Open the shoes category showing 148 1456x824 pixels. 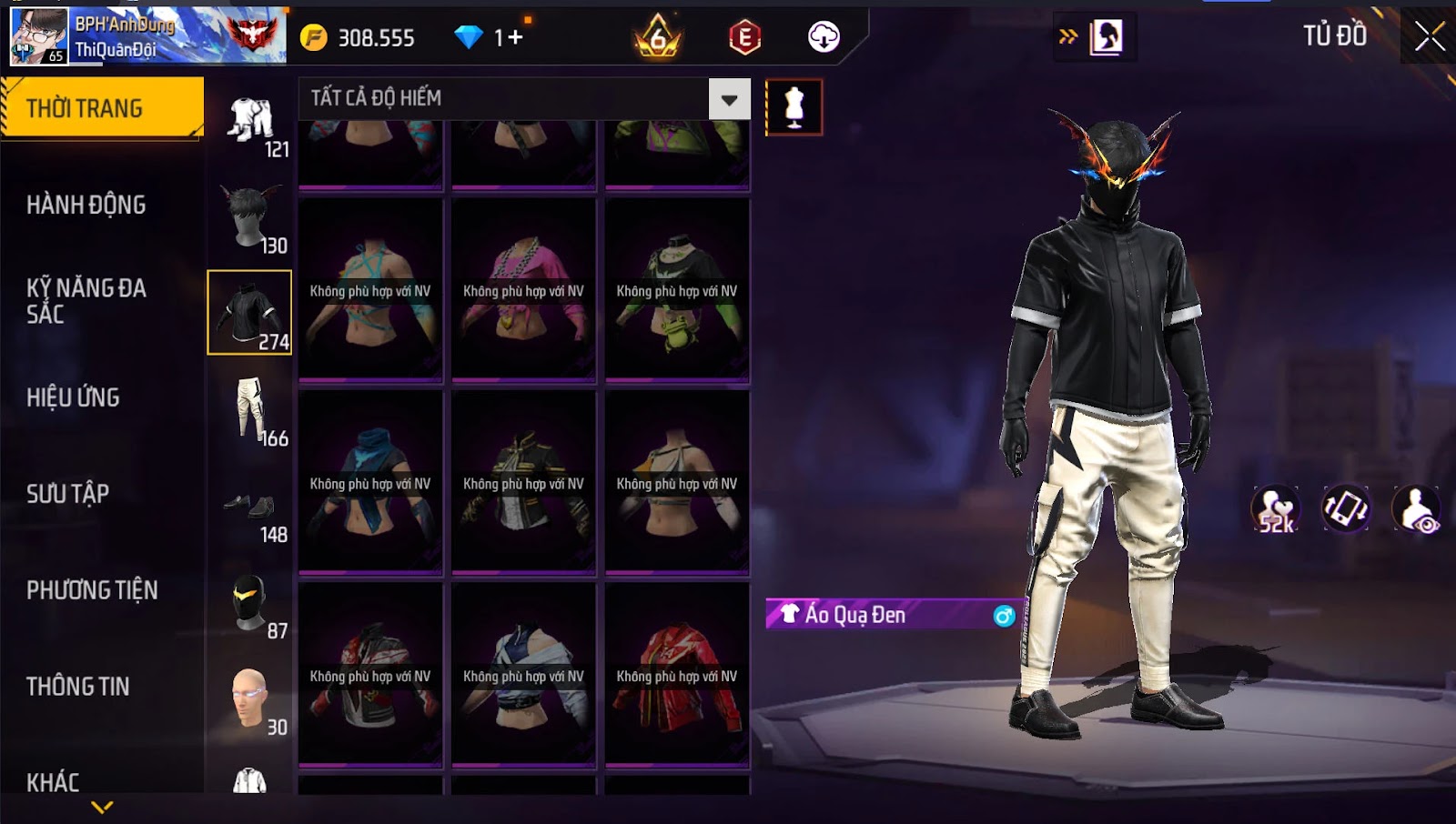[x=250, y=511]
